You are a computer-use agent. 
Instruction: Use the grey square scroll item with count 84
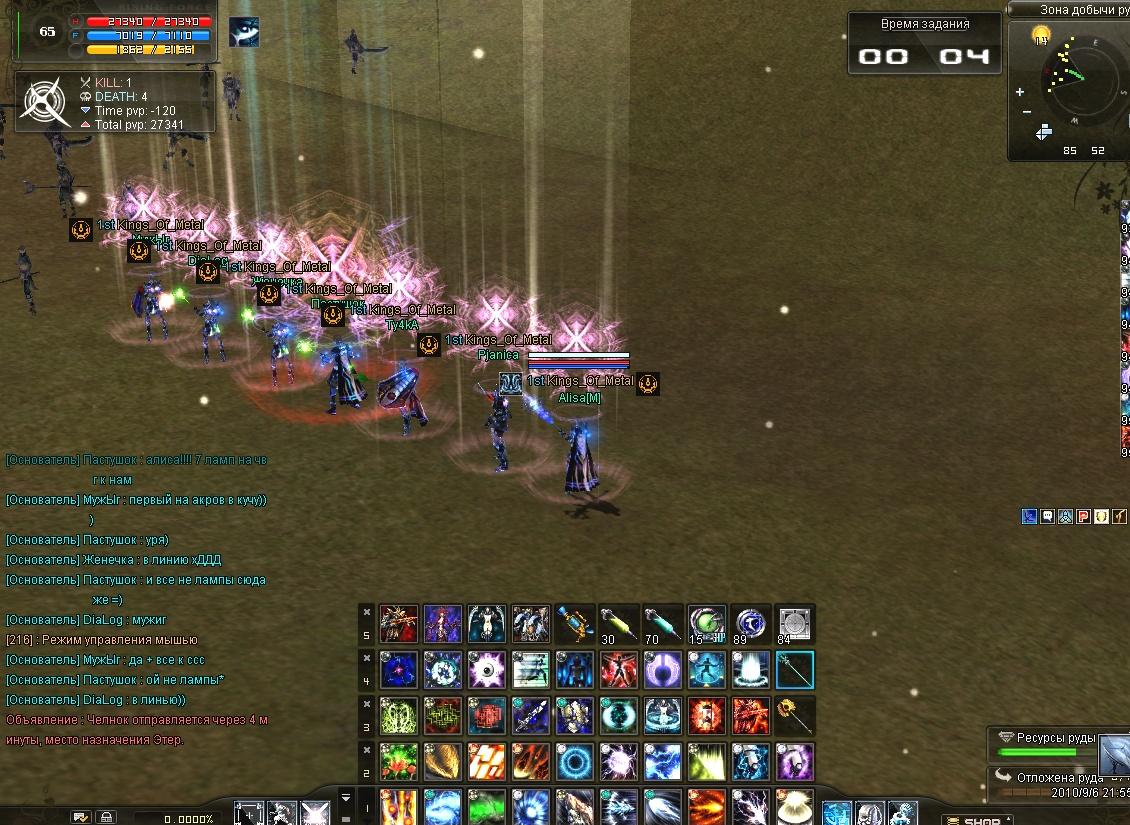click(795, 623)
